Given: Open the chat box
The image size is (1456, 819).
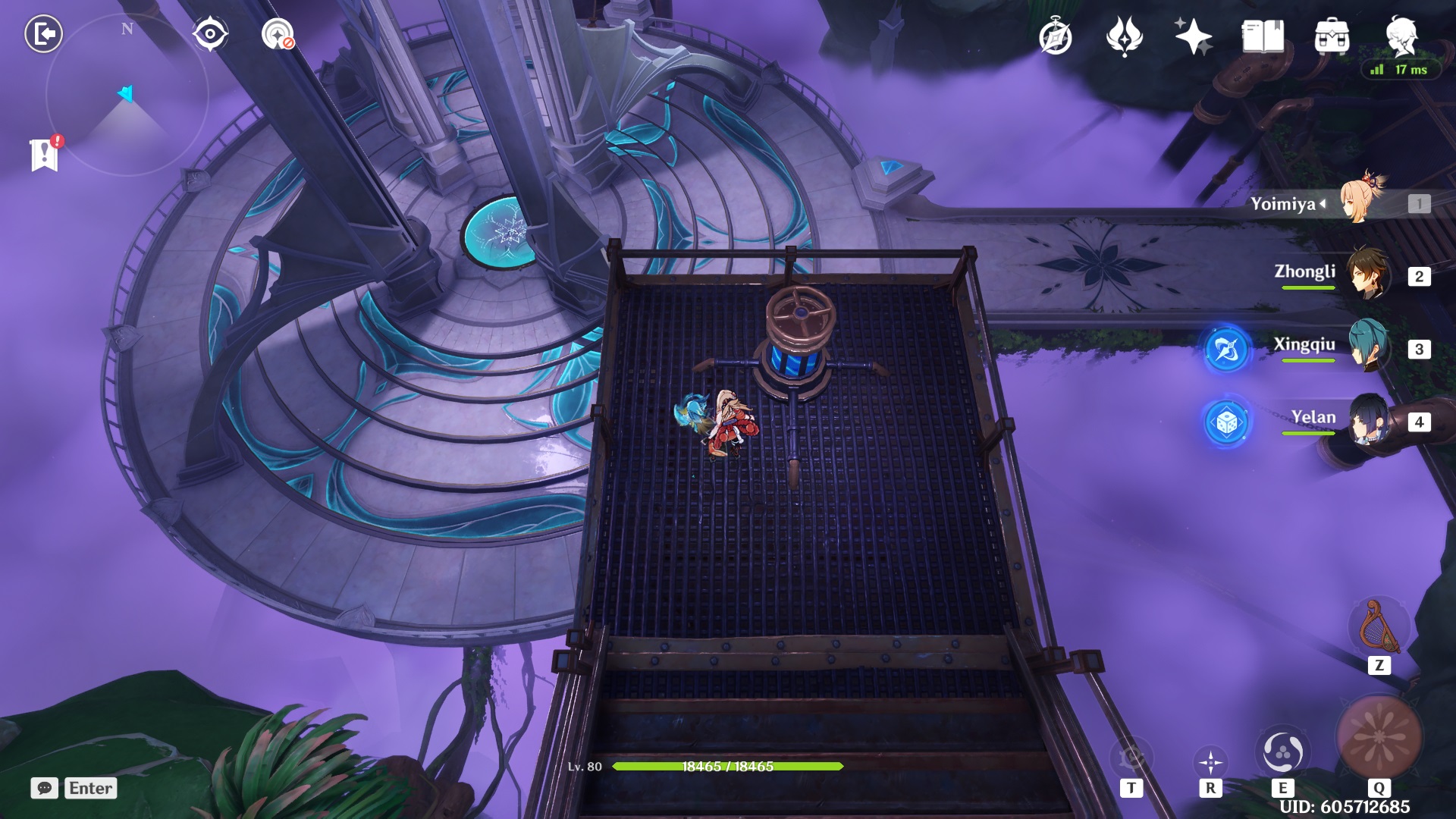Looking at the screenshot, I should click(x=45, y=788).
